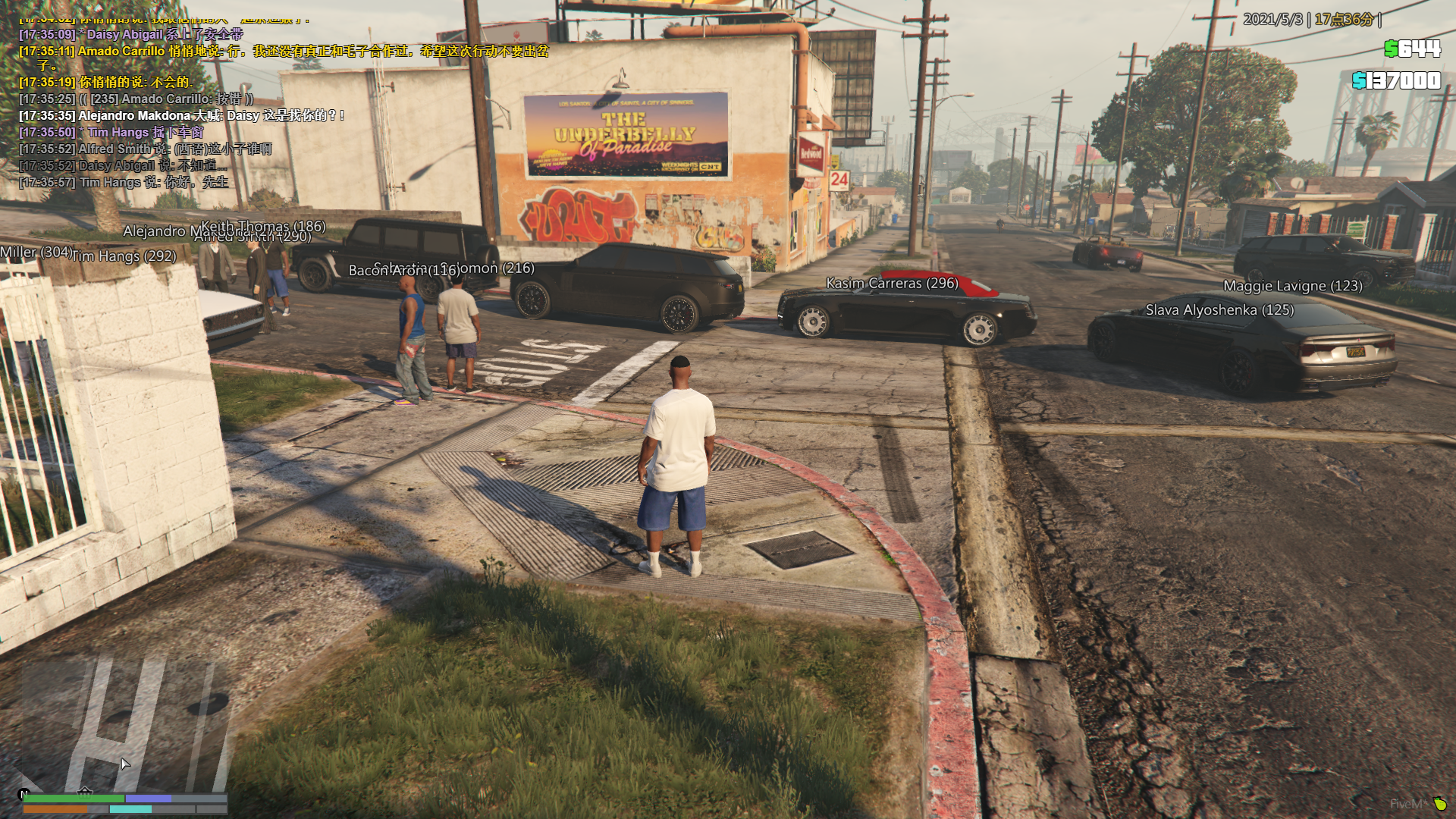Click the [235] Amado Carrillo OOC chat line
The height and width of the screenshot is (819, 1456).
(x=136, y=99)
